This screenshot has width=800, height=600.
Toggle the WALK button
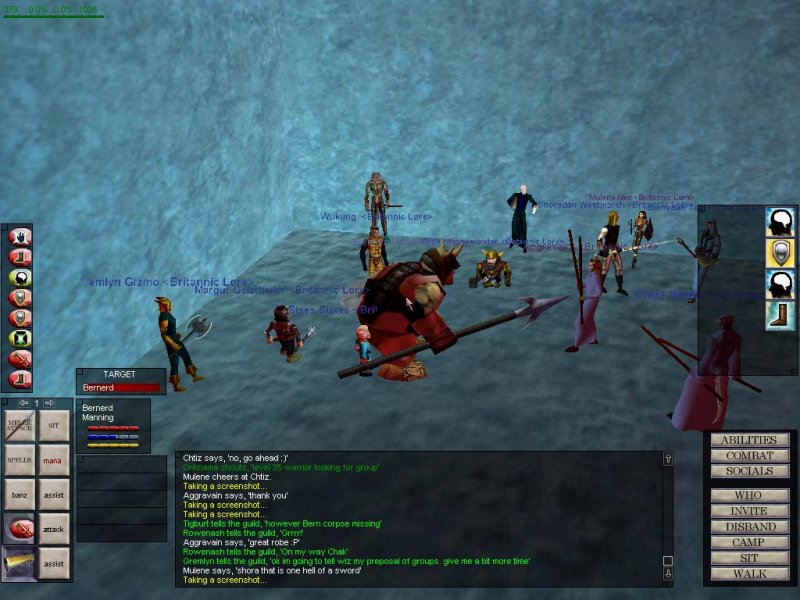pos(750,574)
